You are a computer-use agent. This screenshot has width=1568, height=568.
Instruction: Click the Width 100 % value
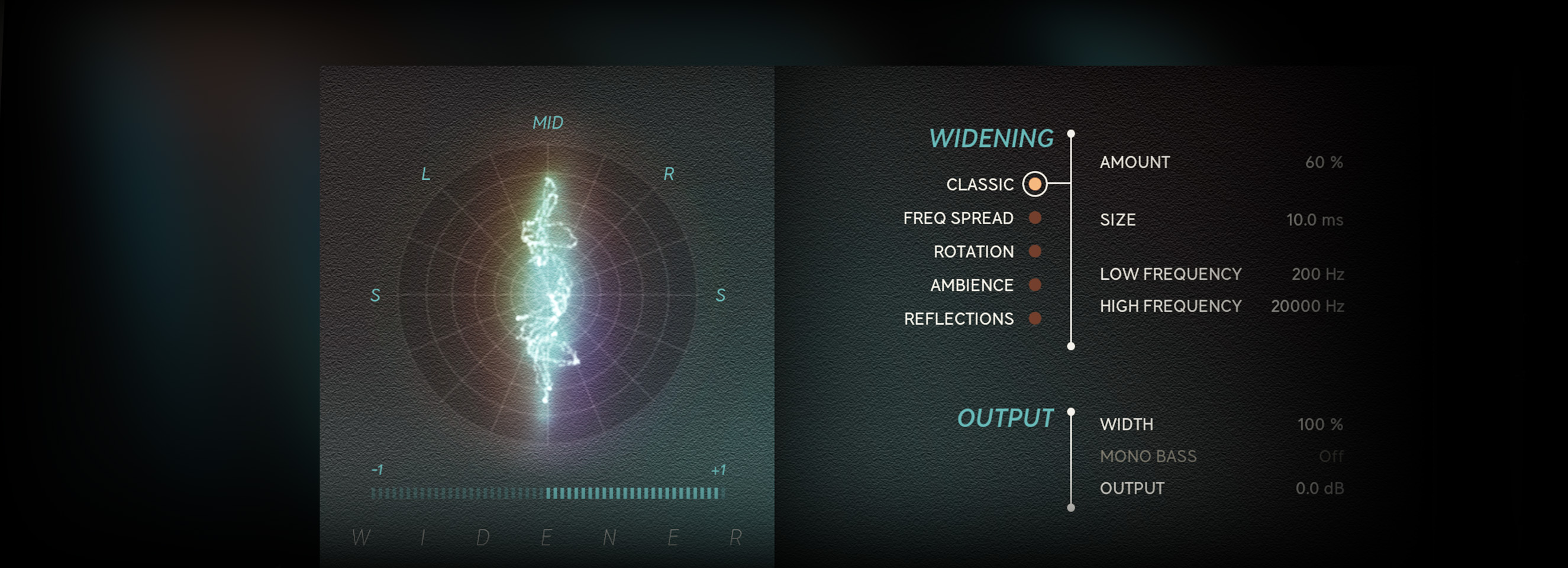(1319, 424)
